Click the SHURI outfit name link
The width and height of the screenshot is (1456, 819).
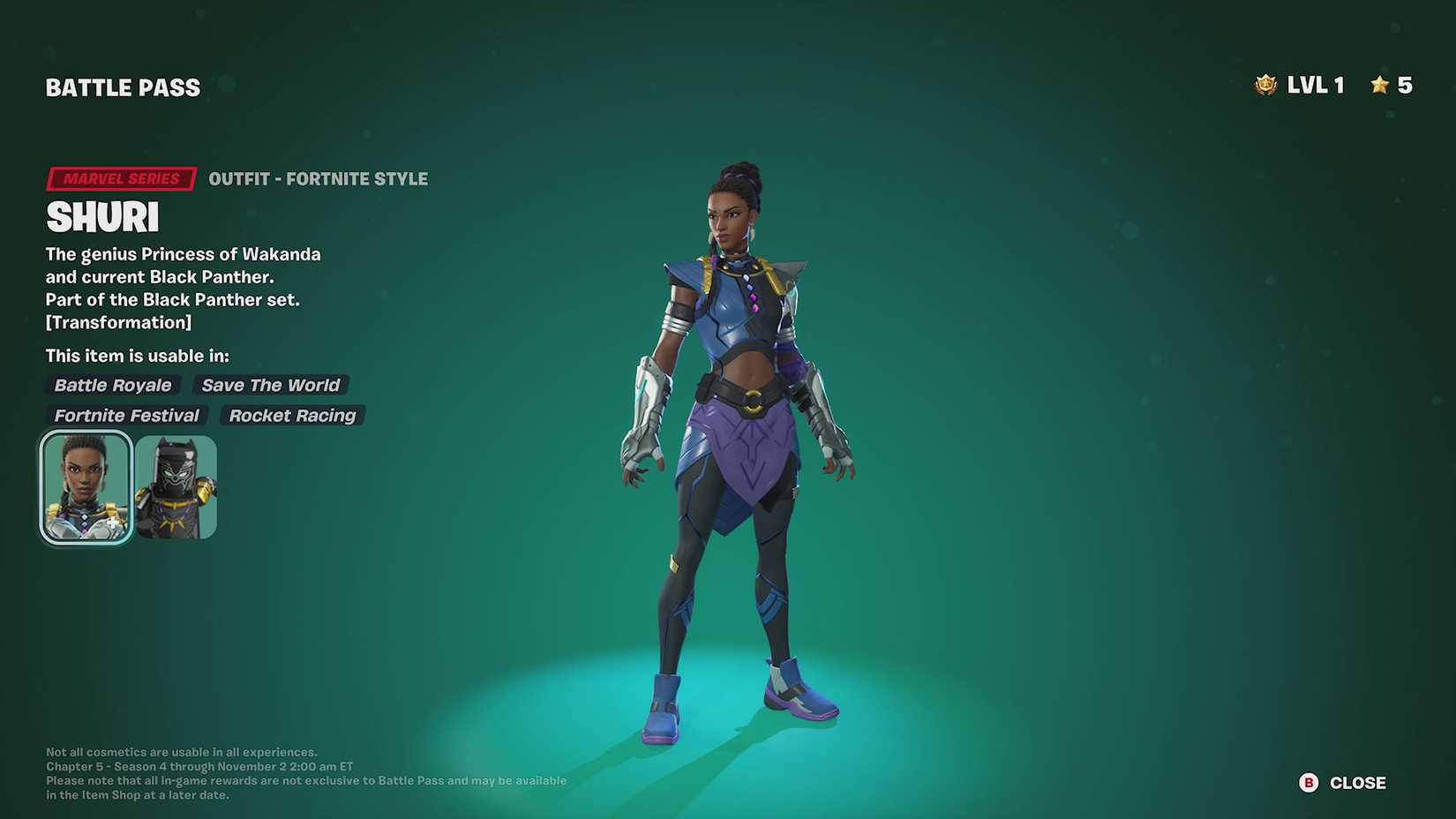tap(101, 216)
